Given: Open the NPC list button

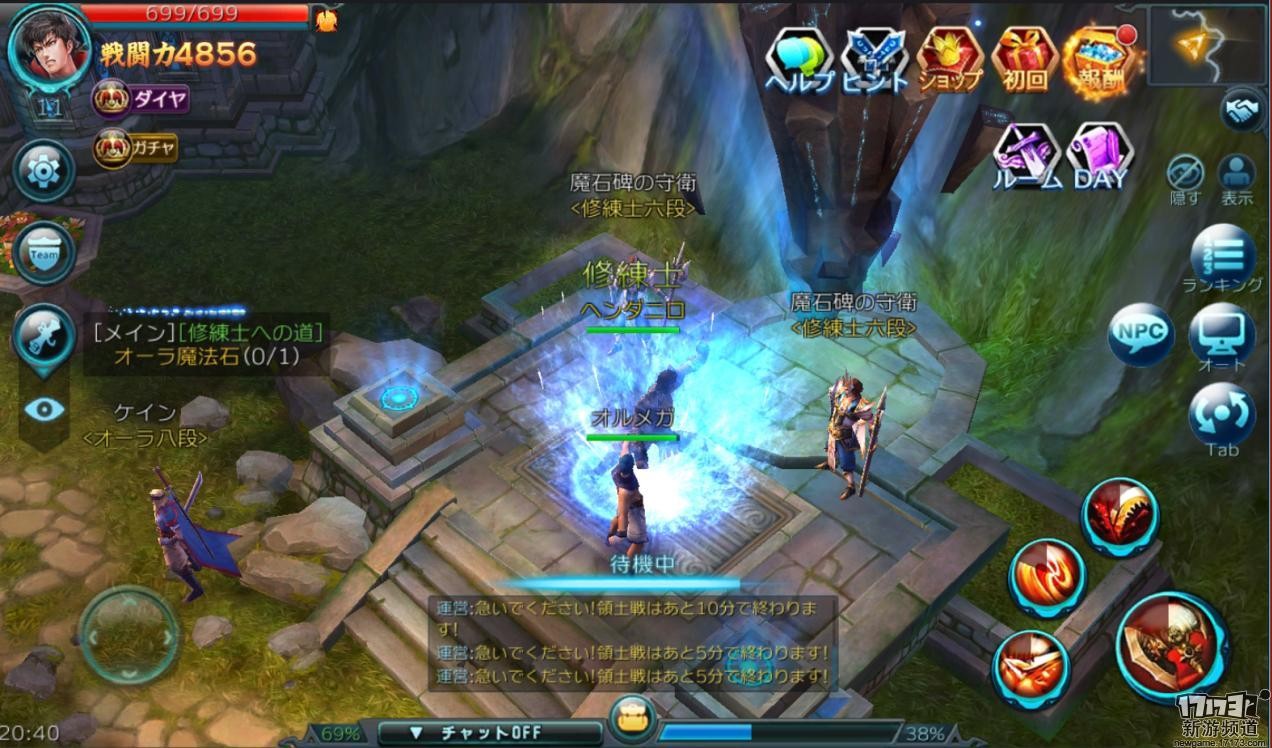Looking at the screenshot, I should [1140, 334].
